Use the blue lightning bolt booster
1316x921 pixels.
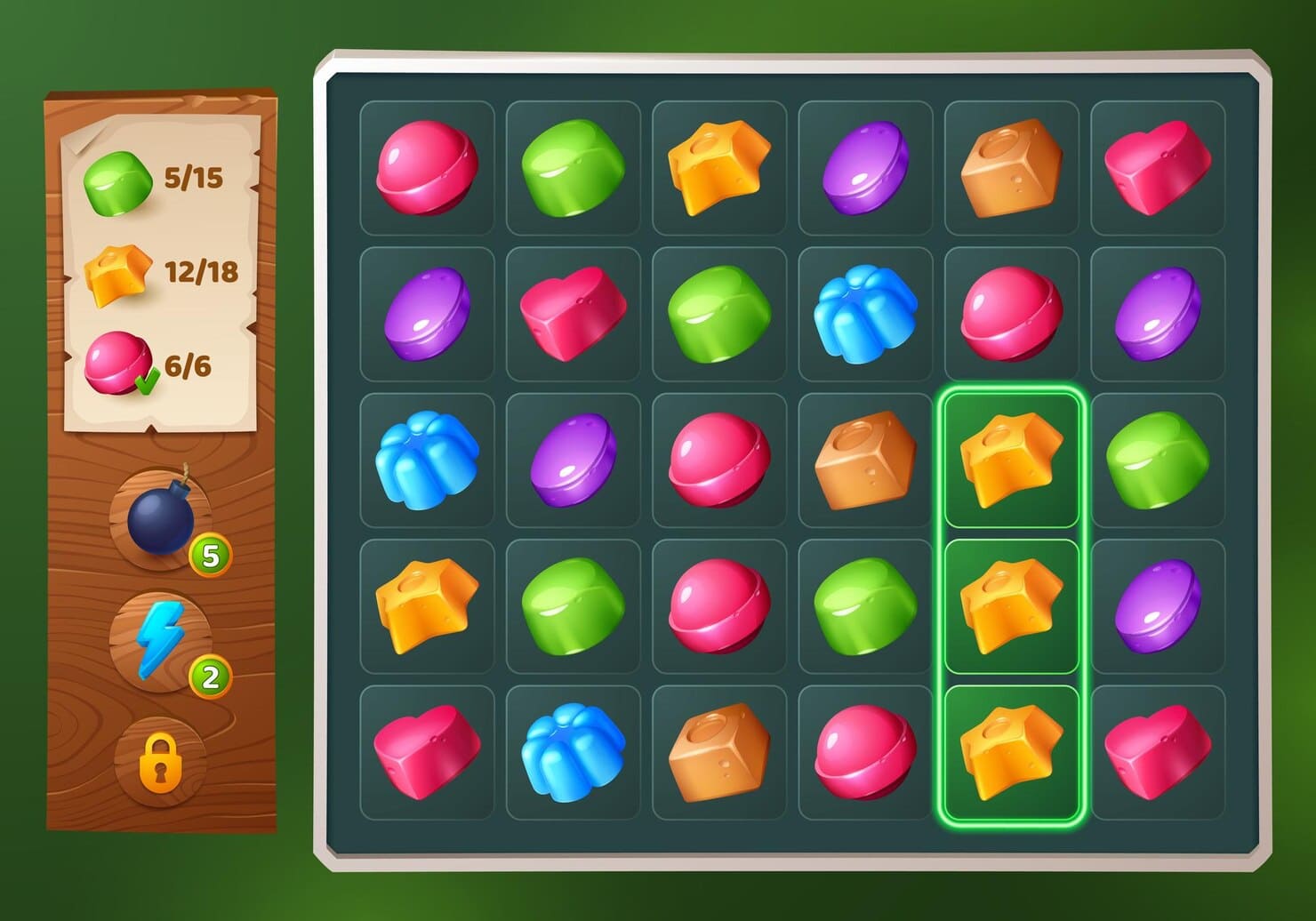(x=160, y=640)
